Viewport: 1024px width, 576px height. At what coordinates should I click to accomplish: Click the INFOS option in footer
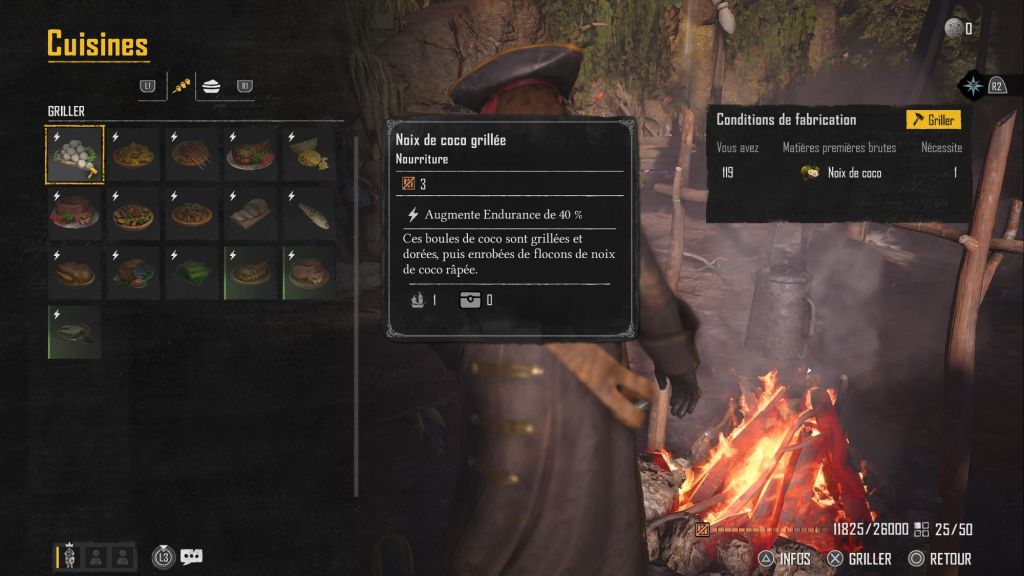[783, 559]
